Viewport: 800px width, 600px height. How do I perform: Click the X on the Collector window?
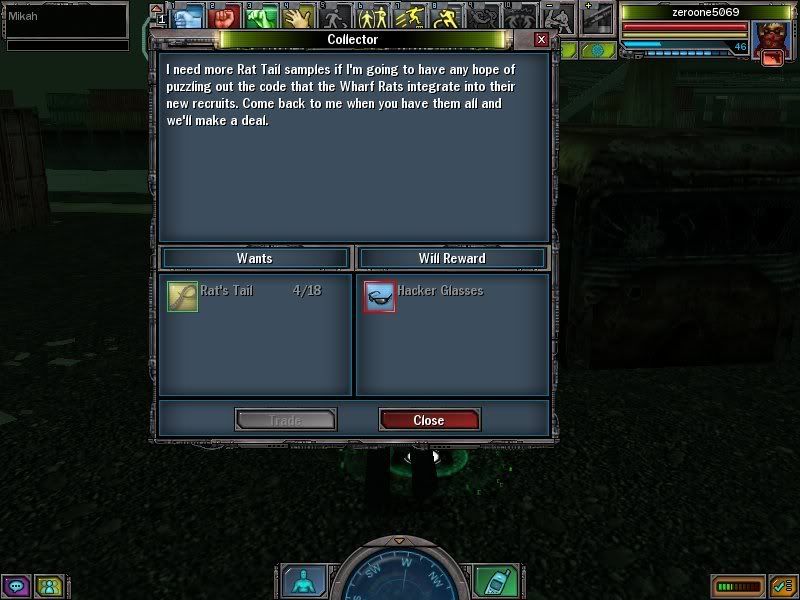(x=541, y=39)
